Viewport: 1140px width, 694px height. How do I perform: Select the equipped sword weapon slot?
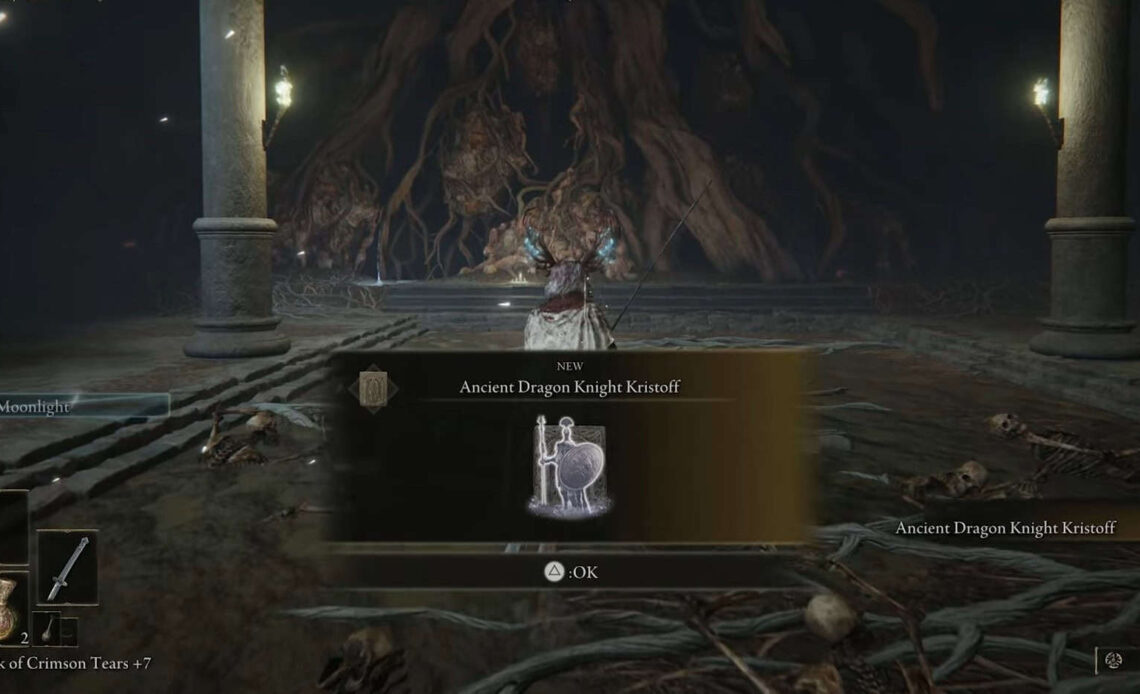click(x=67, y=568)
